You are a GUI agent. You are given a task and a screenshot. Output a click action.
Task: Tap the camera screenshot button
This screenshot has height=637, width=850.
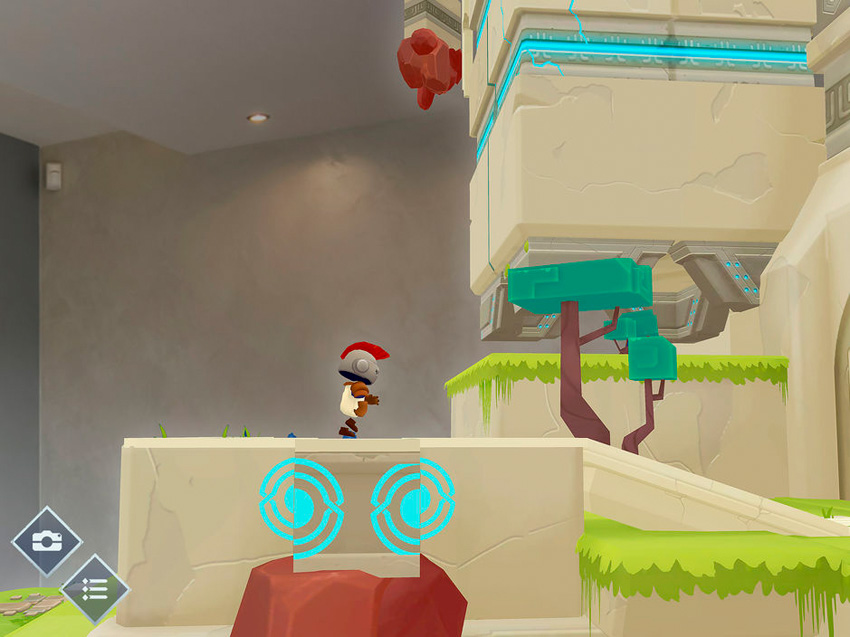click(45, 541)
